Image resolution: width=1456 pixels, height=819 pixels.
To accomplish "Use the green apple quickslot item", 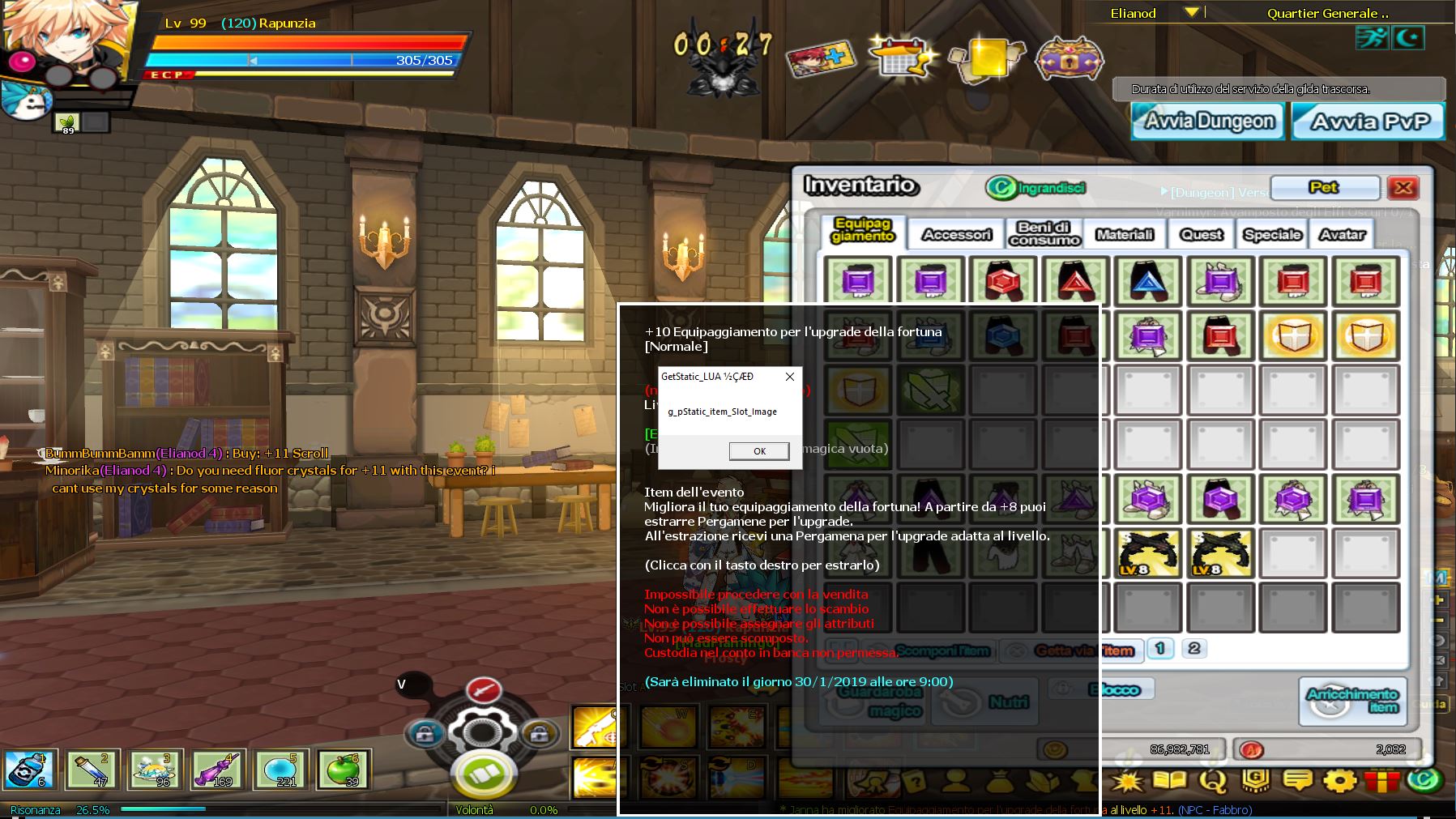I will pos(343,770).
